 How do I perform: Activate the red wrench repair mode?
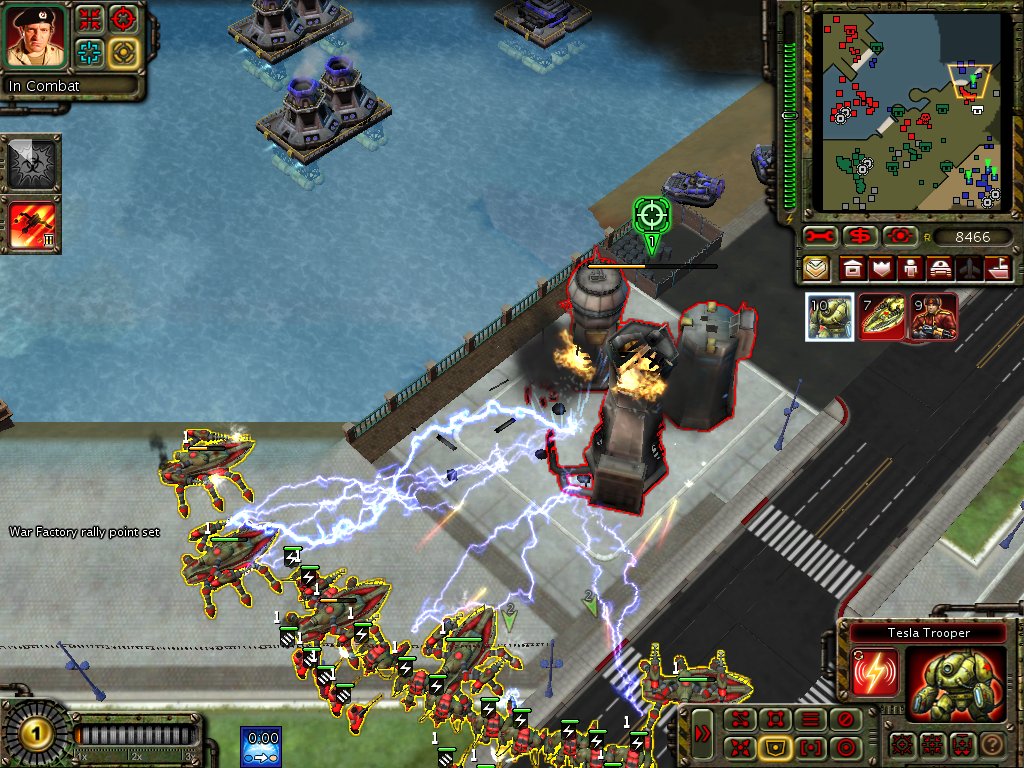coord(820,237)
